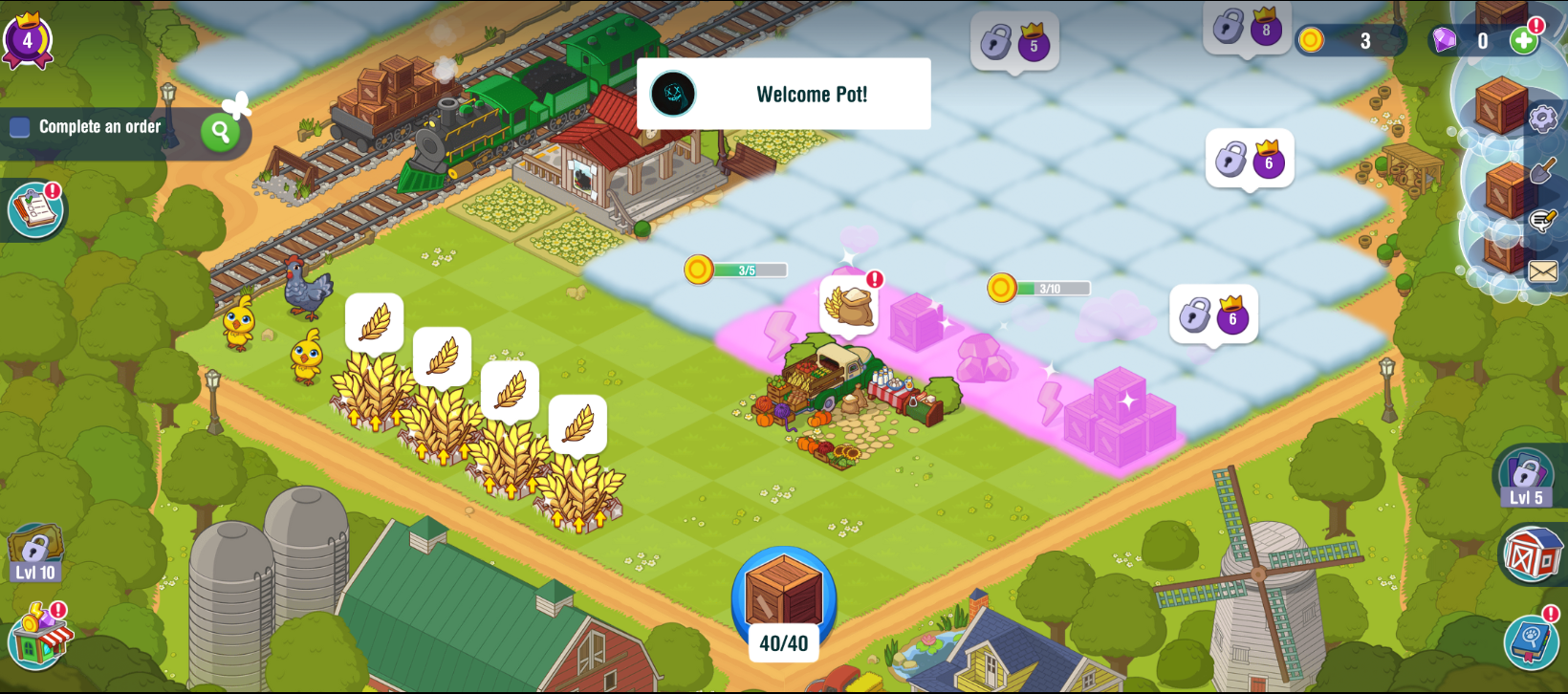The height and width of the screenshot is (694, 1568).
Task: Tap the flour sack order bubble
Action: [x=849, y=304]
